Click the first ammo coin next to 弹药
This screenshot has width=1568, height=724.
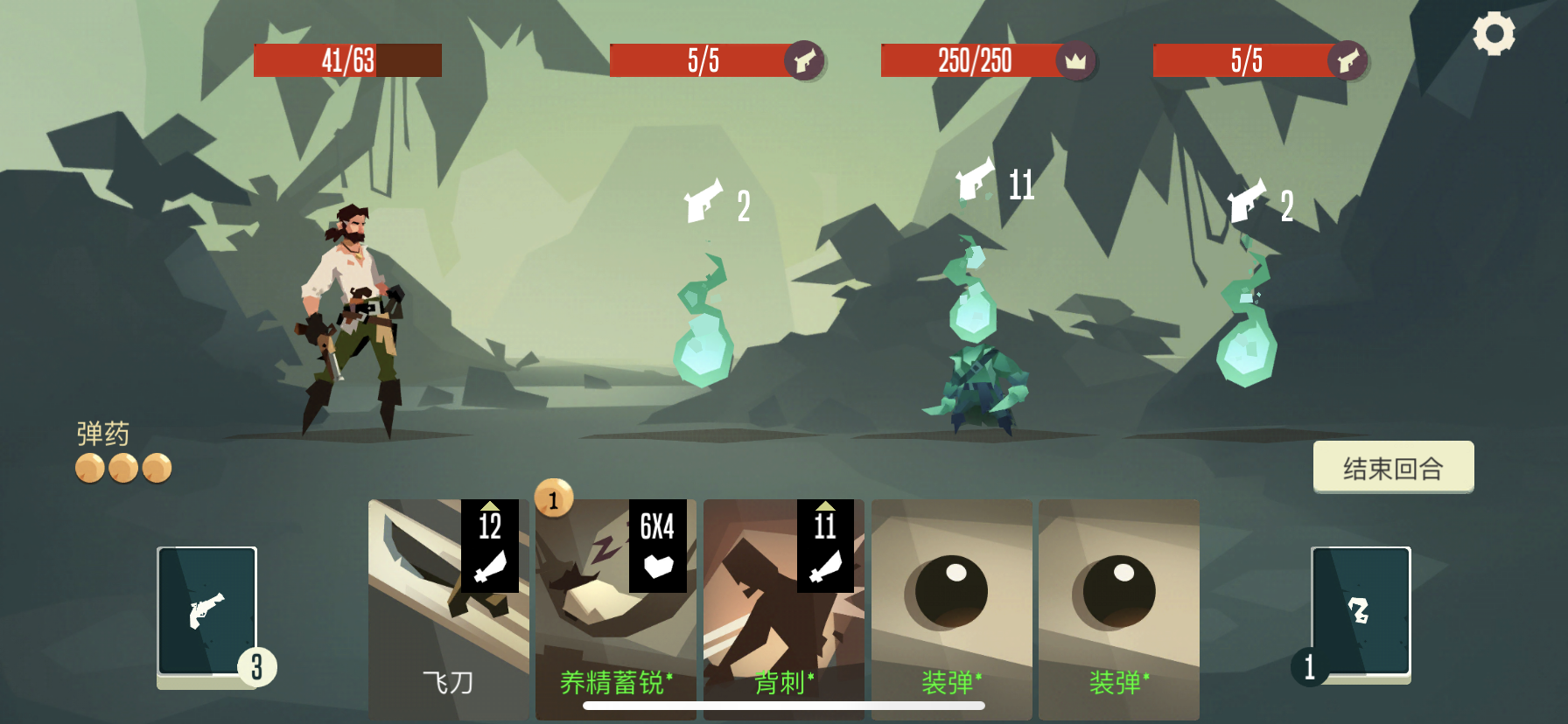click(x=88, y=466)
